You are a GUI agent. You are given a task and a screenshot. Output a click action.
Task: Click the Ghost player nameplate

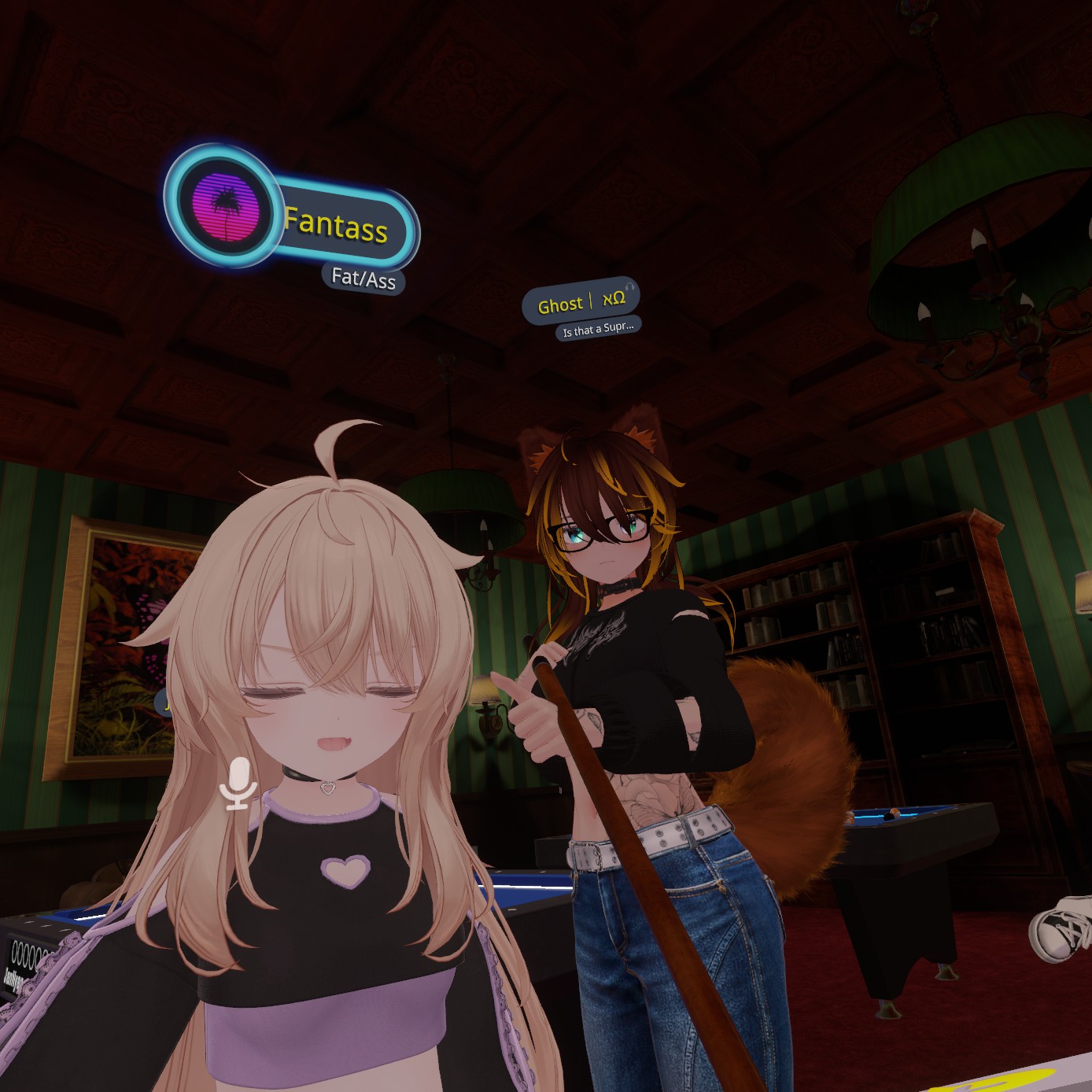[x=581, y=302]
